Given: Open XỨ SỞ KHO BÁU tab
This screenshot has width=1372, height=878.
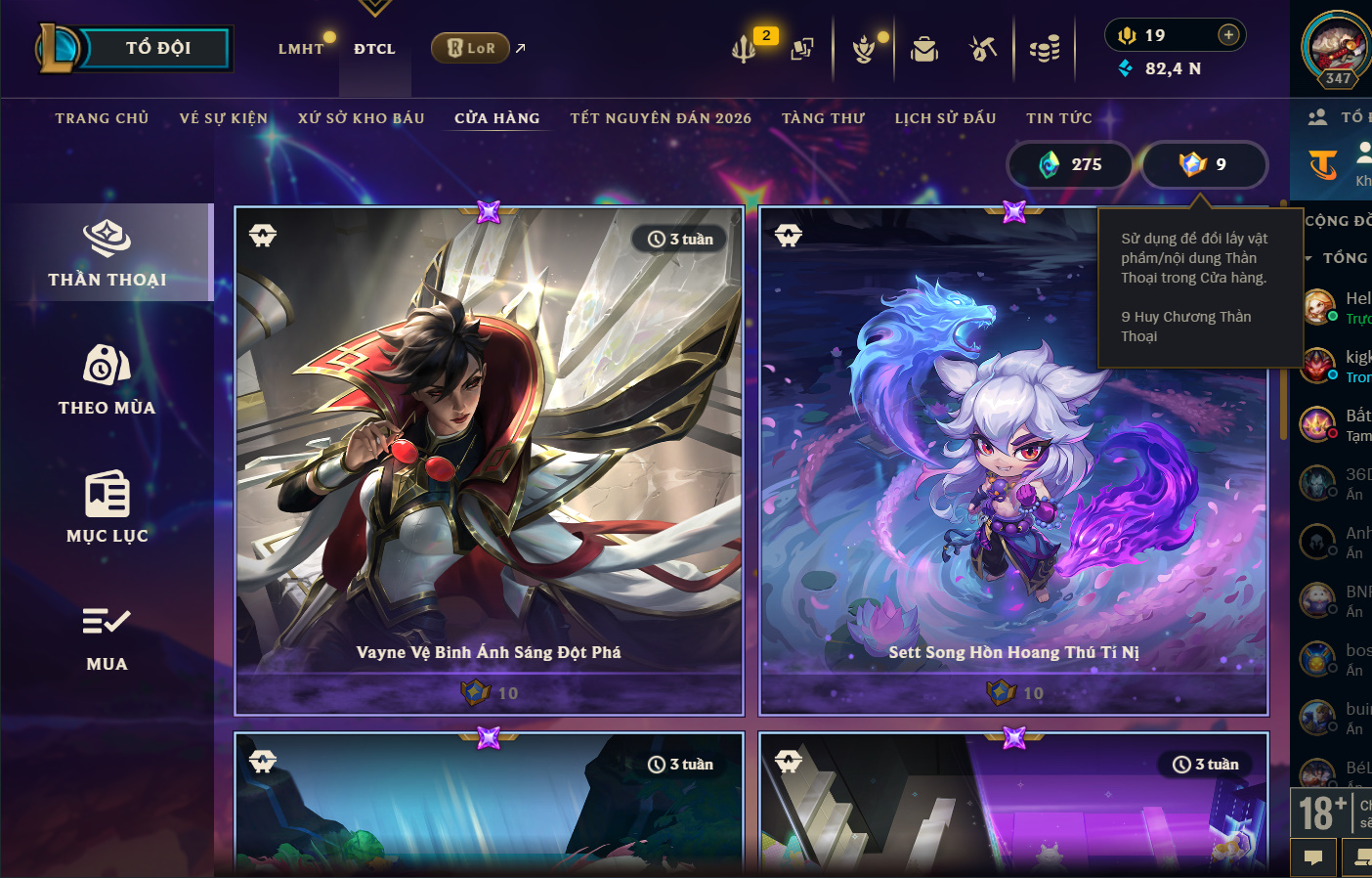Looking at the screenshot, I should pos(361,118).
